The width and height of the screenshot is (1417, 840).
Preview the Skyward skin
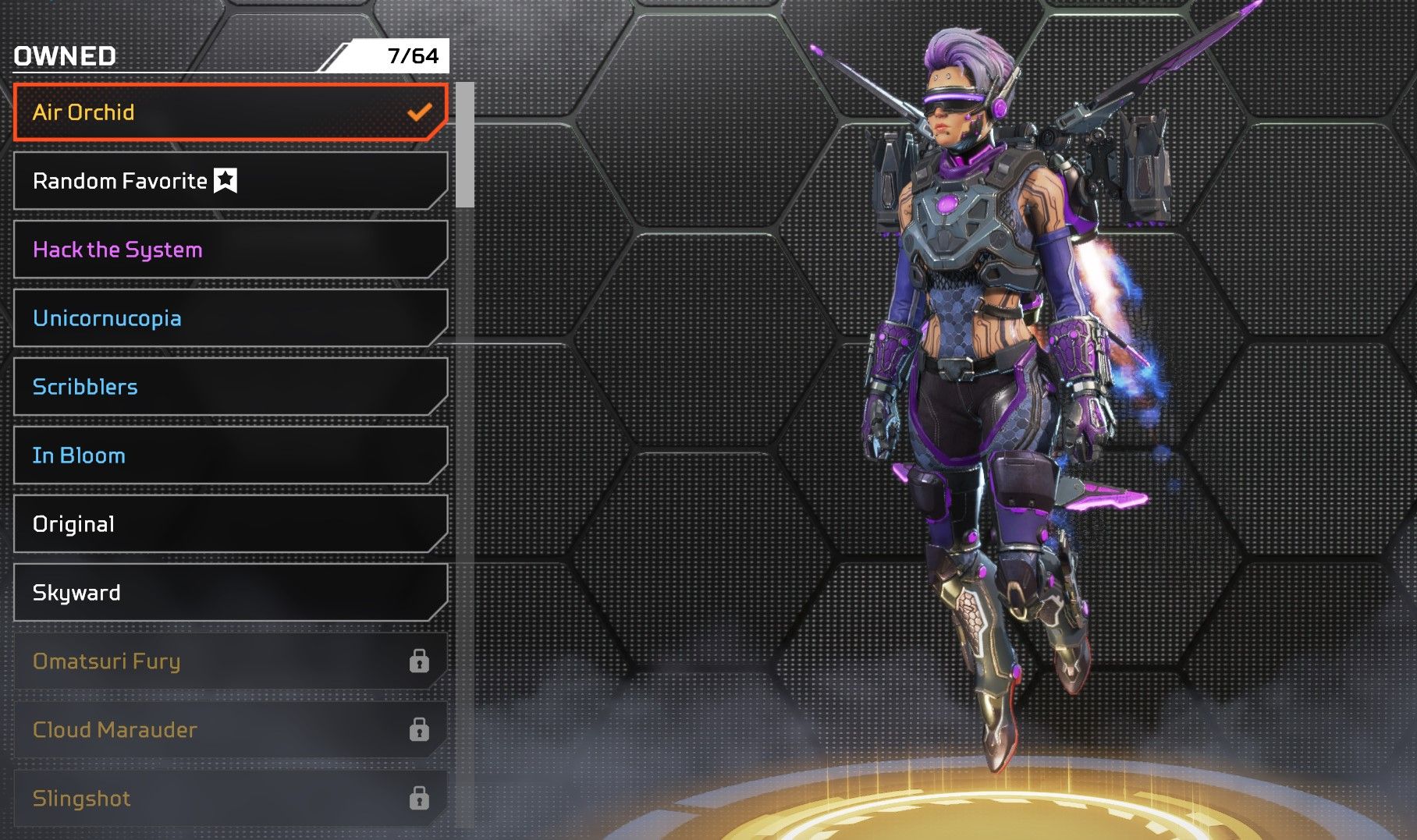[x=230, y=593]
